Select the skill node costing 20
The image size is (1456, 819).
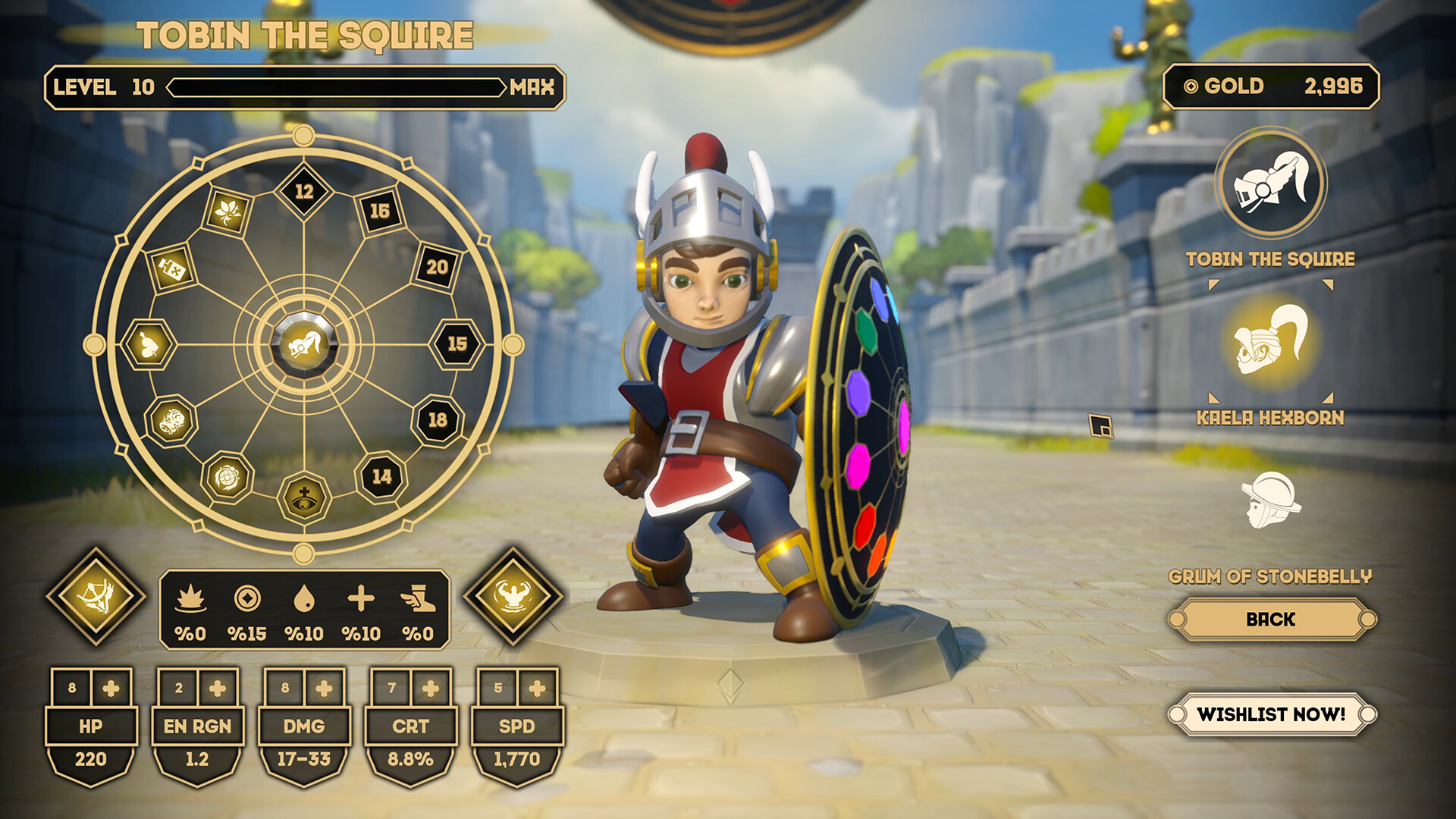(x=437, y=267)
